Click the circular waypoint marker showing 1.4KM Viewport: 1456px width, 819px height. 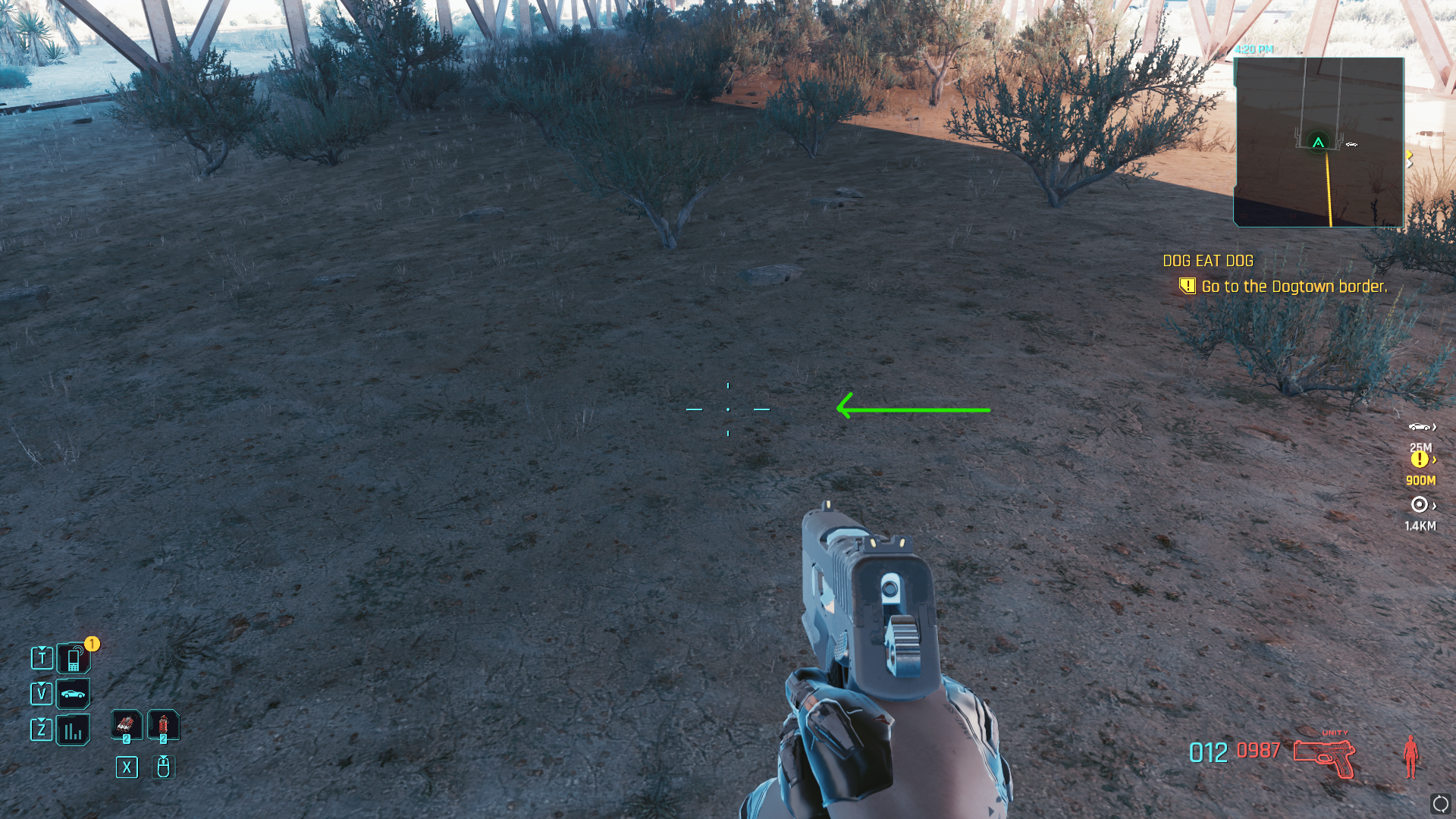tap(1420, 505)
